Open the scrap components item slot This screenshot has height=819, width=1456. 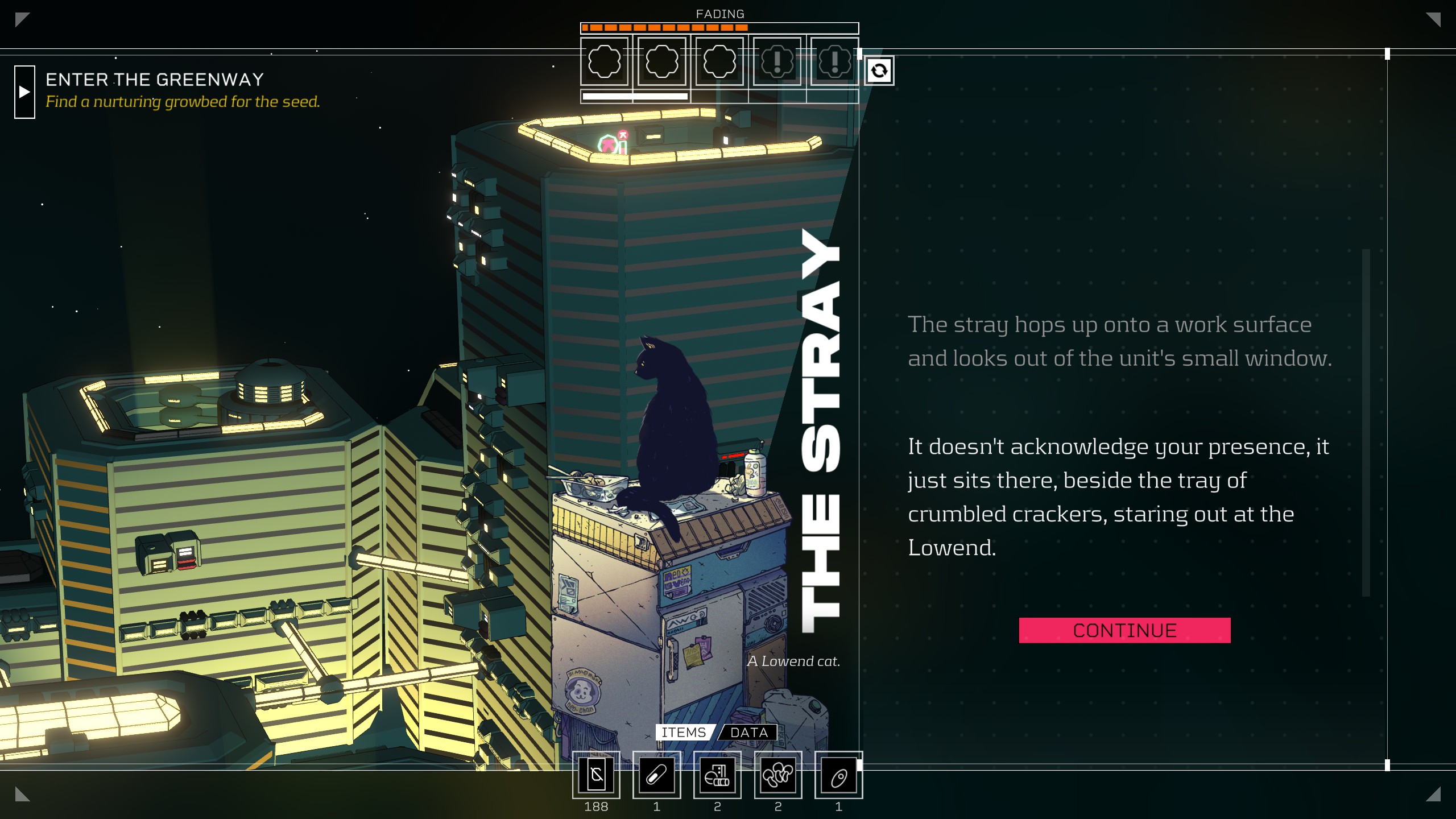717,775
